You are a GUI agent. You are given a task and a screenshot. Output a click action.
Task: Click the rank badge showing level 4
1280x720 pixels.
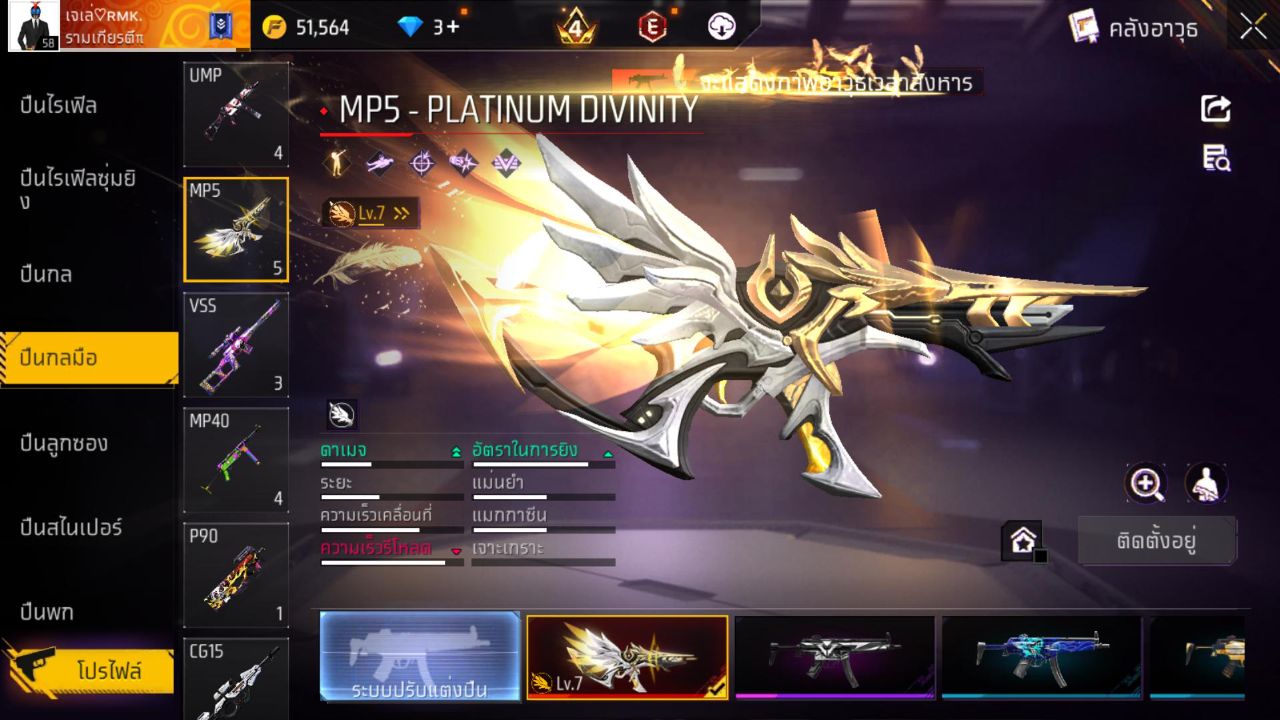pos(575,29)
